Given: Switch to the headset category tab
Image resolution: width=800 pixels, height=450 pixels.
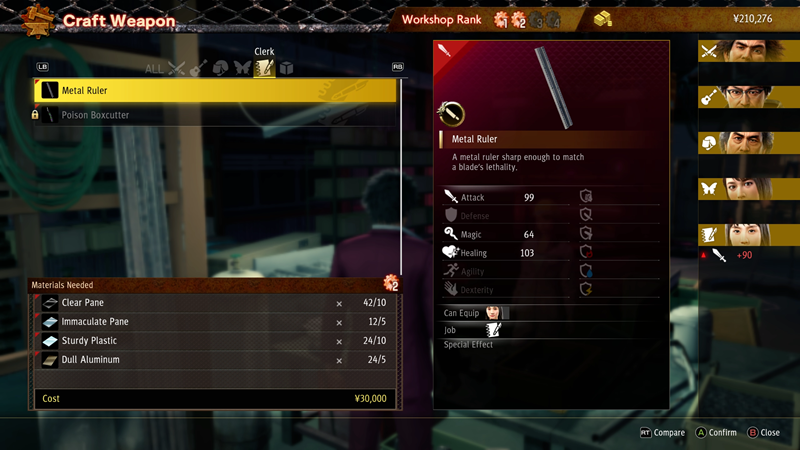Looking at the screenshot, I should coord(220,69).
